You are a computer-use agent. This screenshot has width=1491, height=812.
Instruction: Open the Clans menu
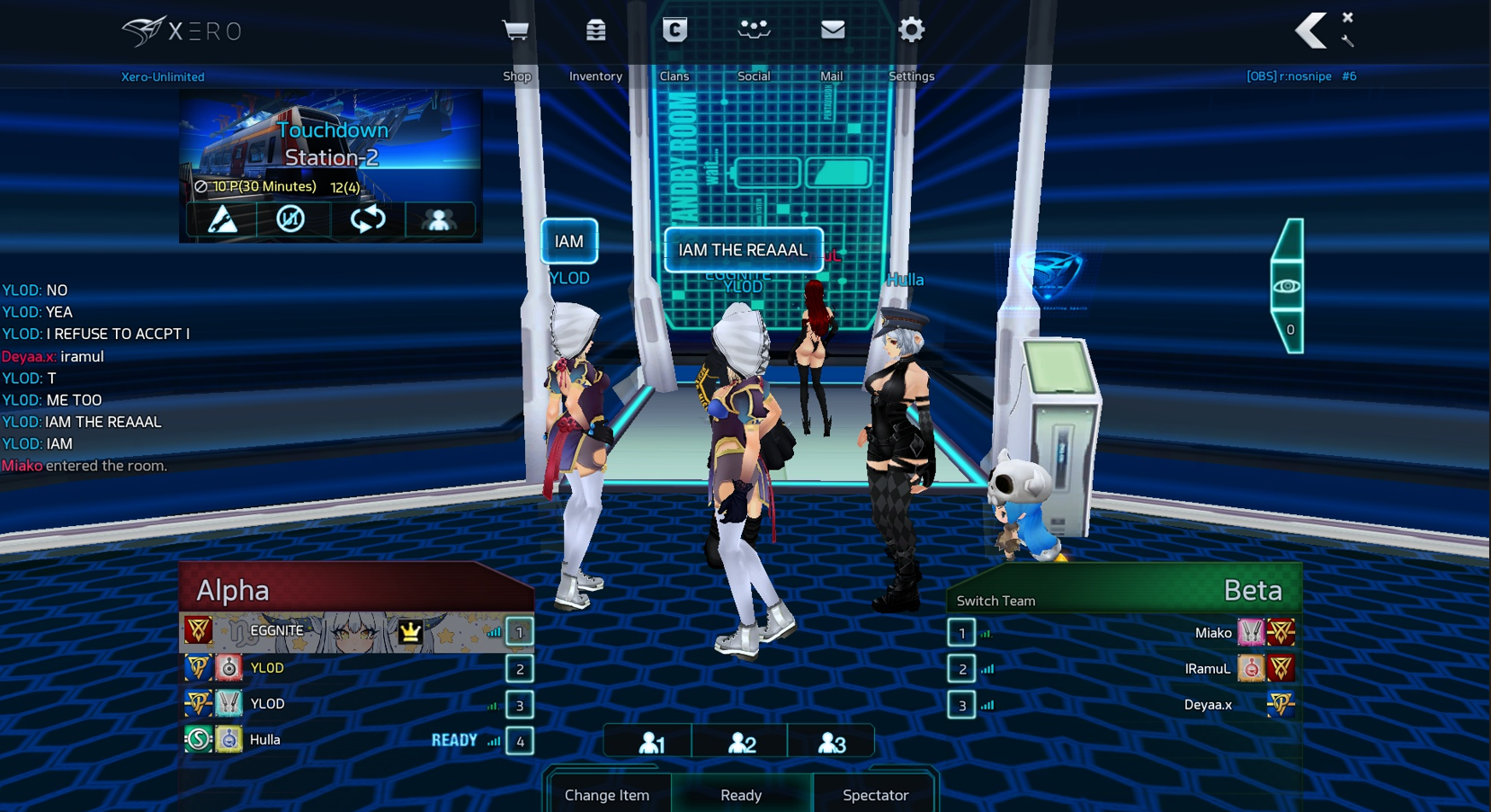click(x=674, y=31)
